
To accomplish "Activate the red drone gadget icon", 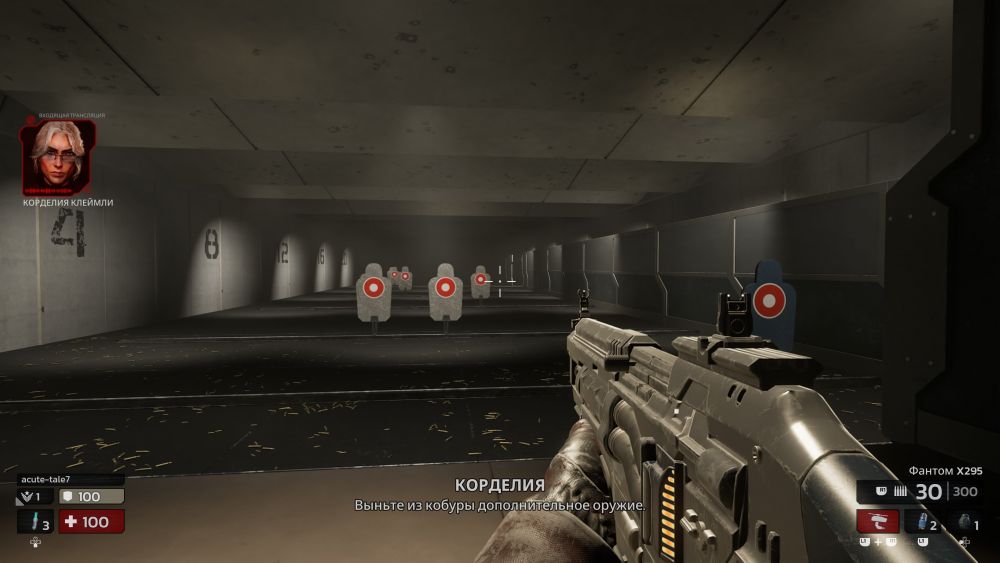I will (x=877, y=522).
